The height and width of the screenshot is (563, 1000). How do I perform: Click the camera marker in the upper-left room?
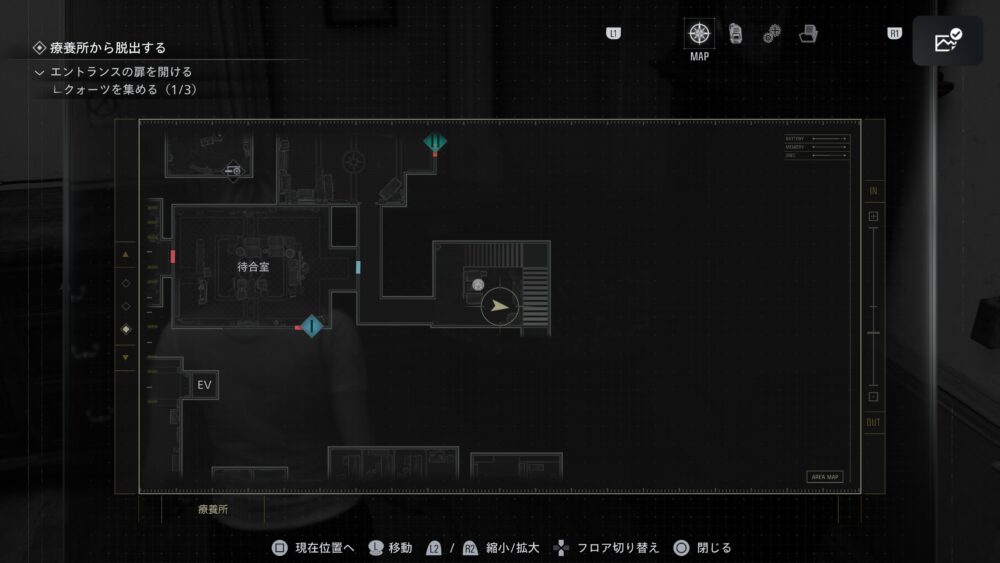[233, 172]
